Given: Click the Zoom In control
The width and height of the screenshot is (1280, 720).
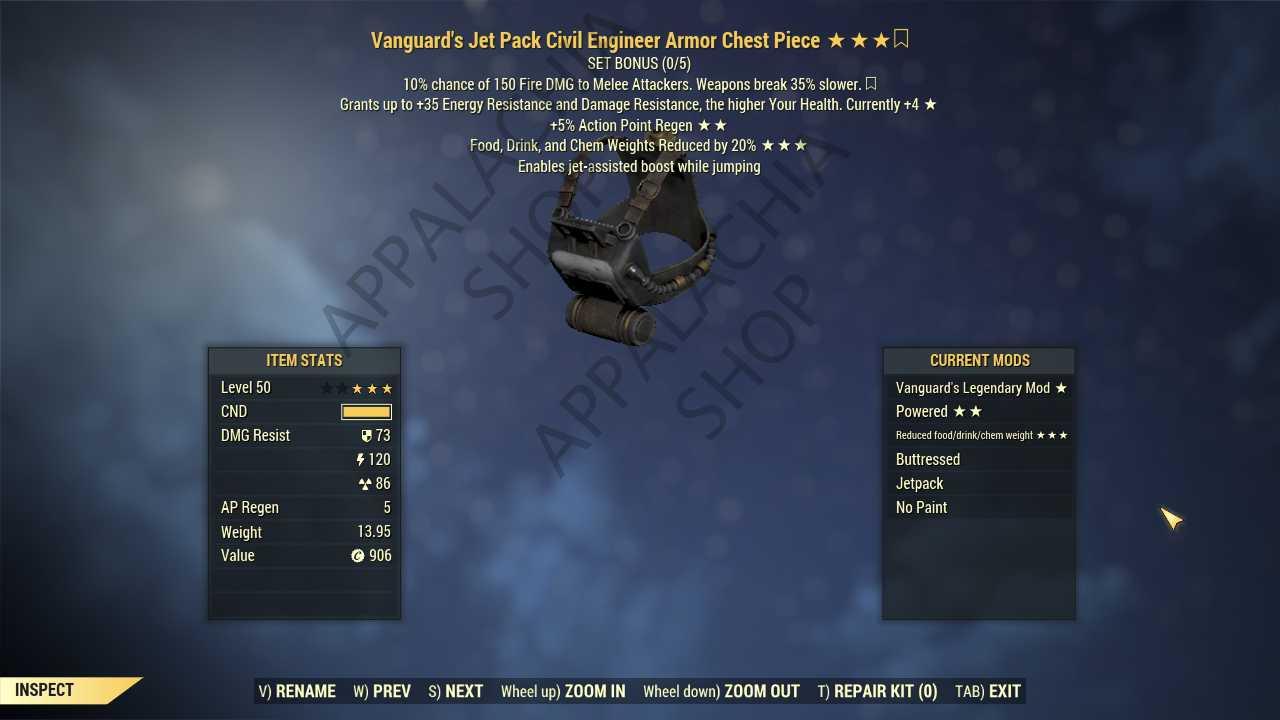Looking at the screenshot, I should (x=563, y=691).
